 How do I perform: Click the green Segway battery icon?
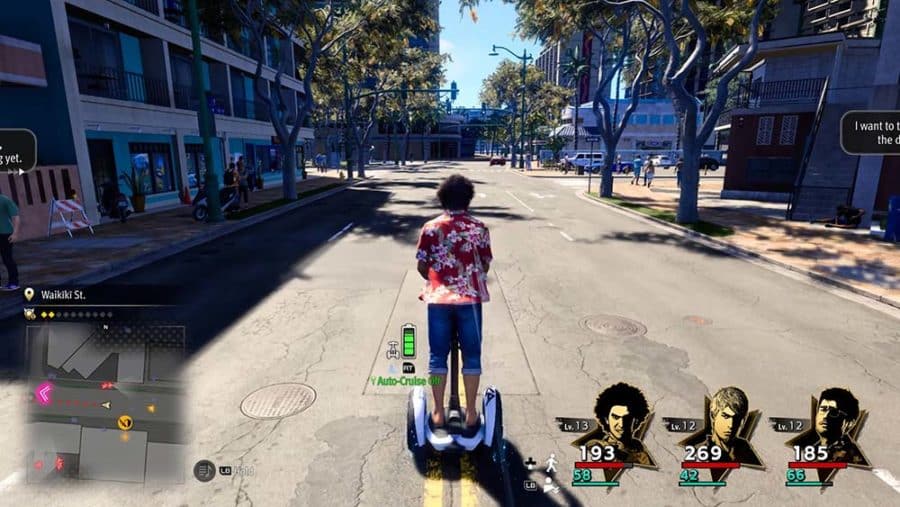(x=408, y=339)
